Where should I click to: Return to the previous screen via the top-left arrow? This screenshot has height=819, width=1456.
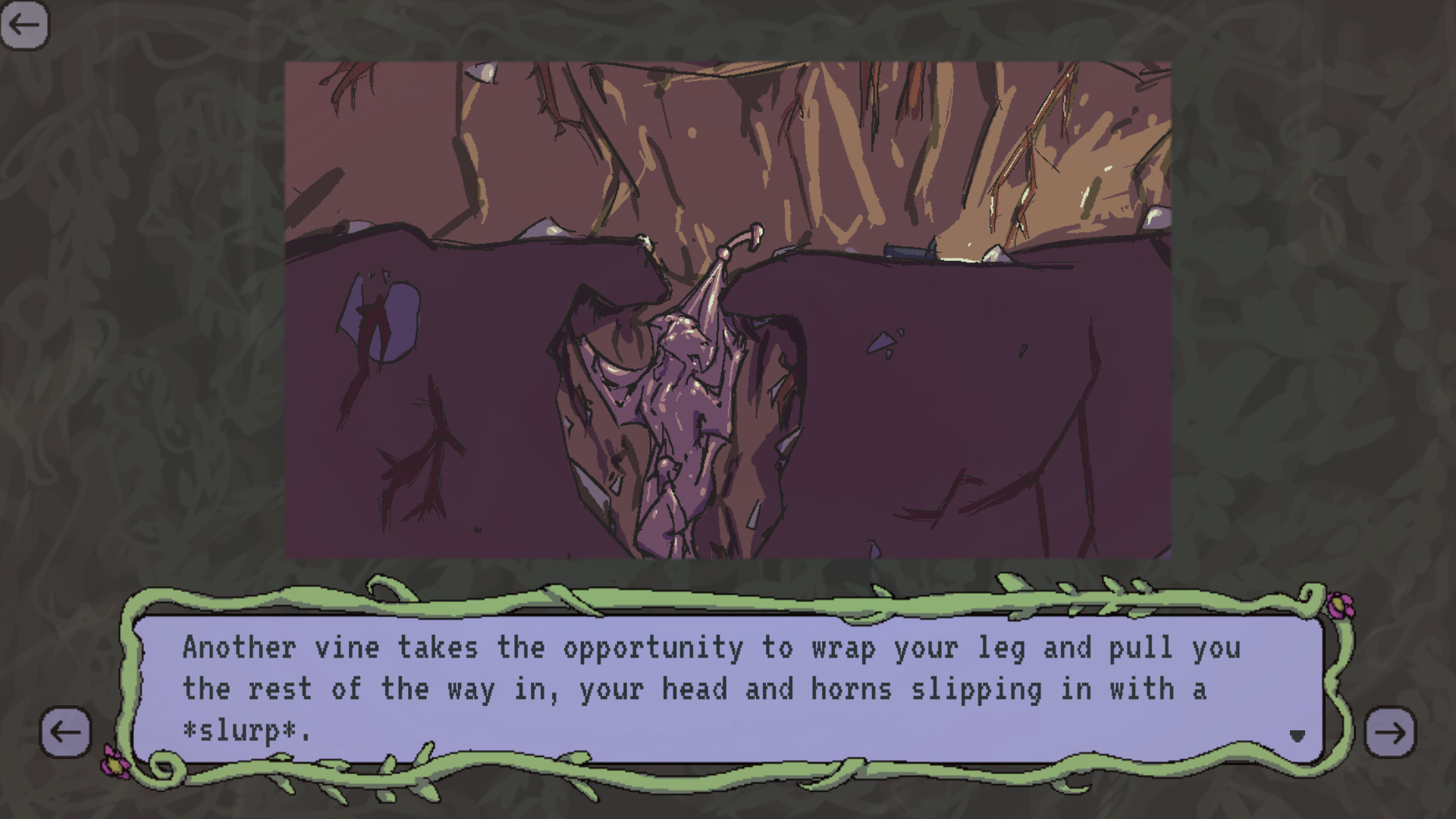click(25, 25)
